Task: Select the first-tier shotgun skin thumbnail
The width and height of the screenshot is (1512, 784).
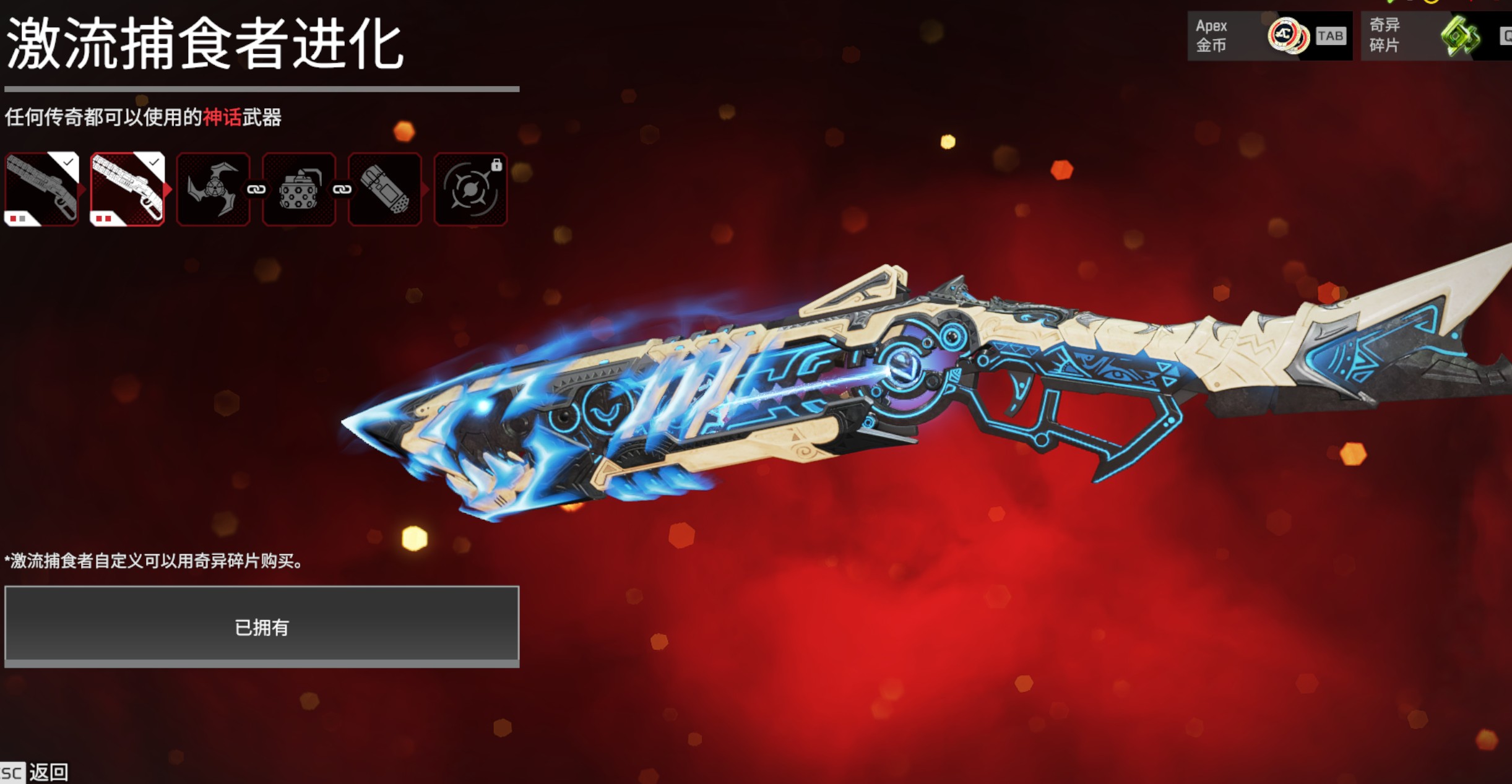Action: pyautogui.click(x=41, y=189)
